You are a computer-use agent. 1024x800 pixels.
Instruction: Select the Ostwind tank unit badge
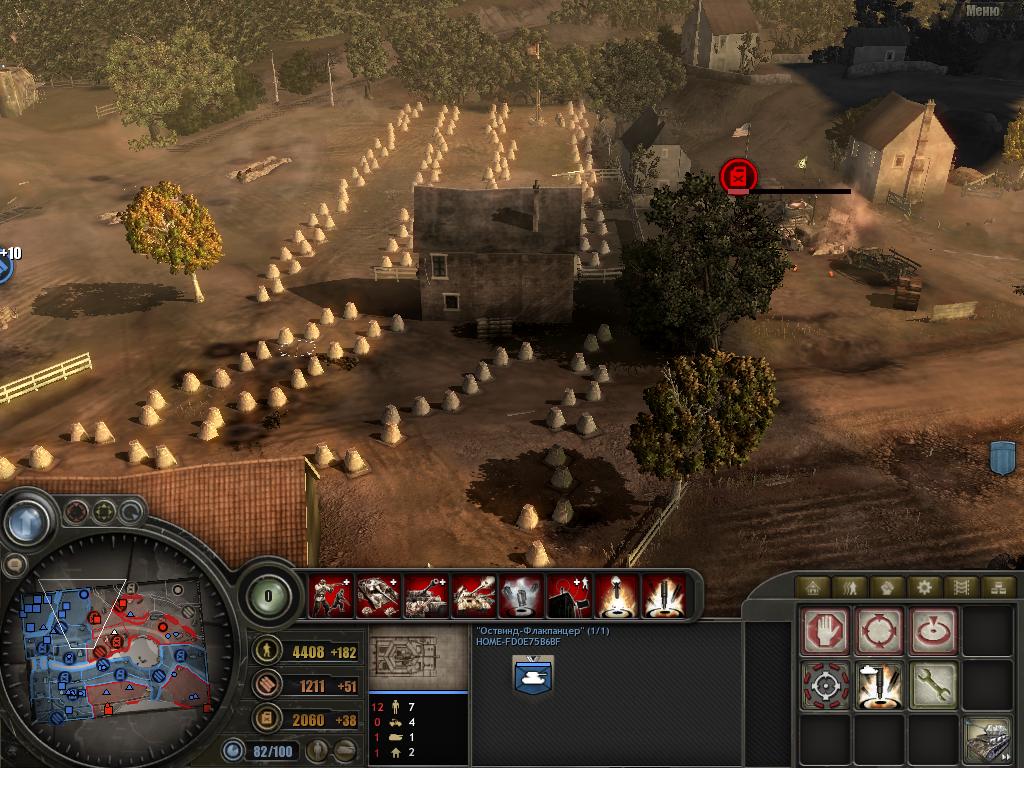click(533, 676)
